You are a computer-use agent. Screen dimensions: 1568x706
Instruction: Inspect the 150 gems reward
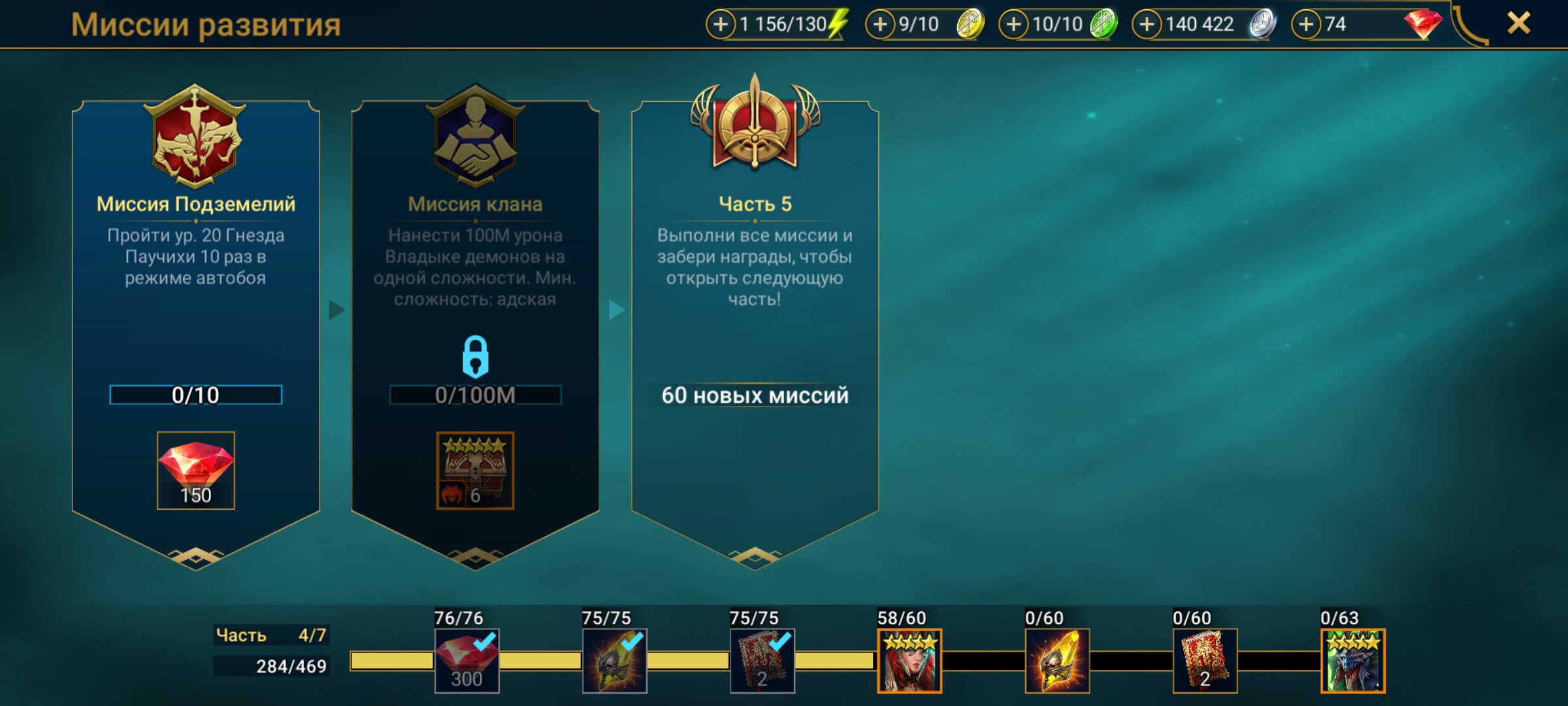pyautogui.click(x=195, y=471)
